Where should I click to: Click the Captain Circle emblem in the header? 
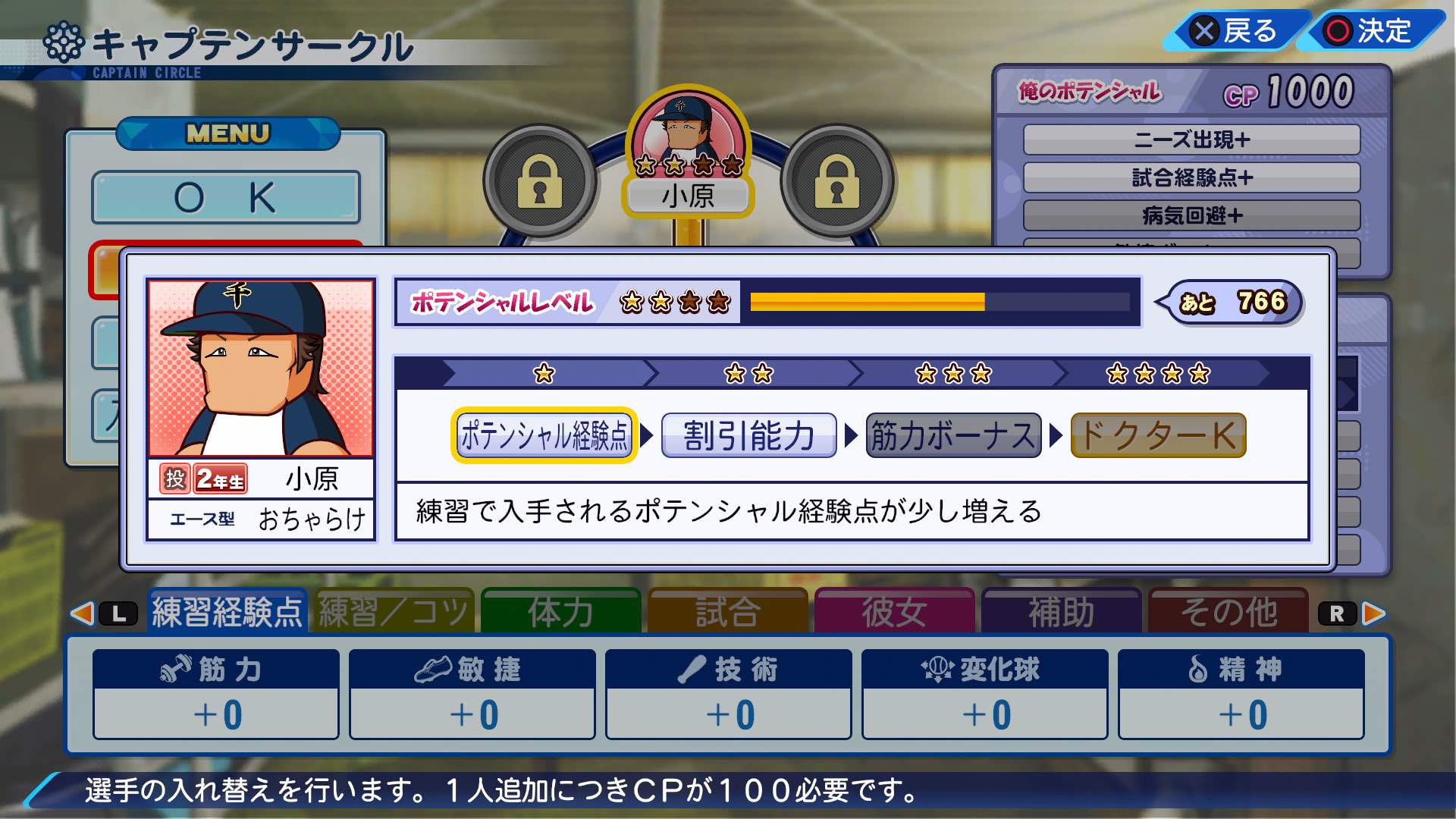point(63,39)
